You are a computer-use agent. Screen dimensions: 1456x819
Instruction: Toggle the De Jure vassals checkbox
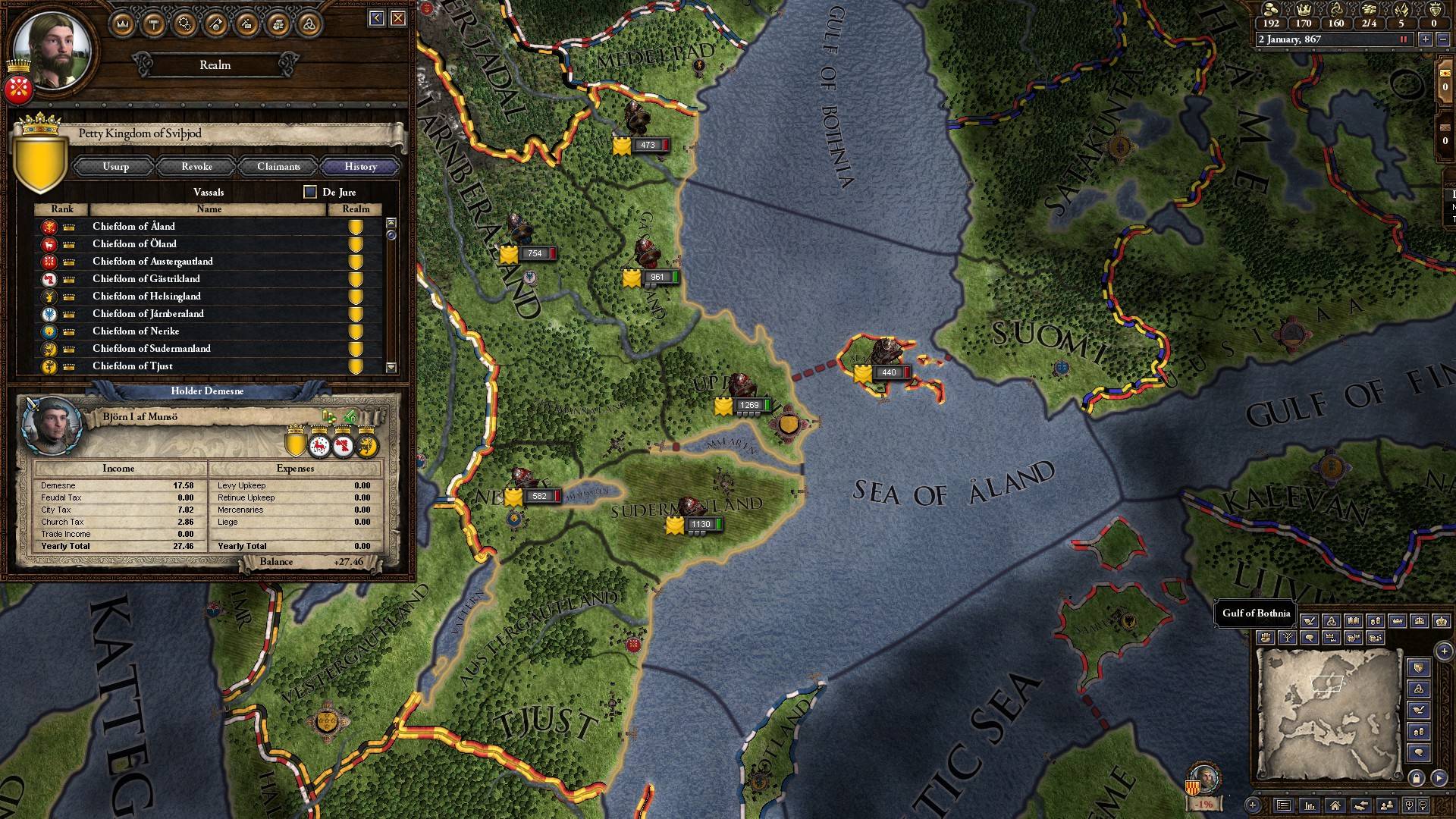tap(310, 192)
